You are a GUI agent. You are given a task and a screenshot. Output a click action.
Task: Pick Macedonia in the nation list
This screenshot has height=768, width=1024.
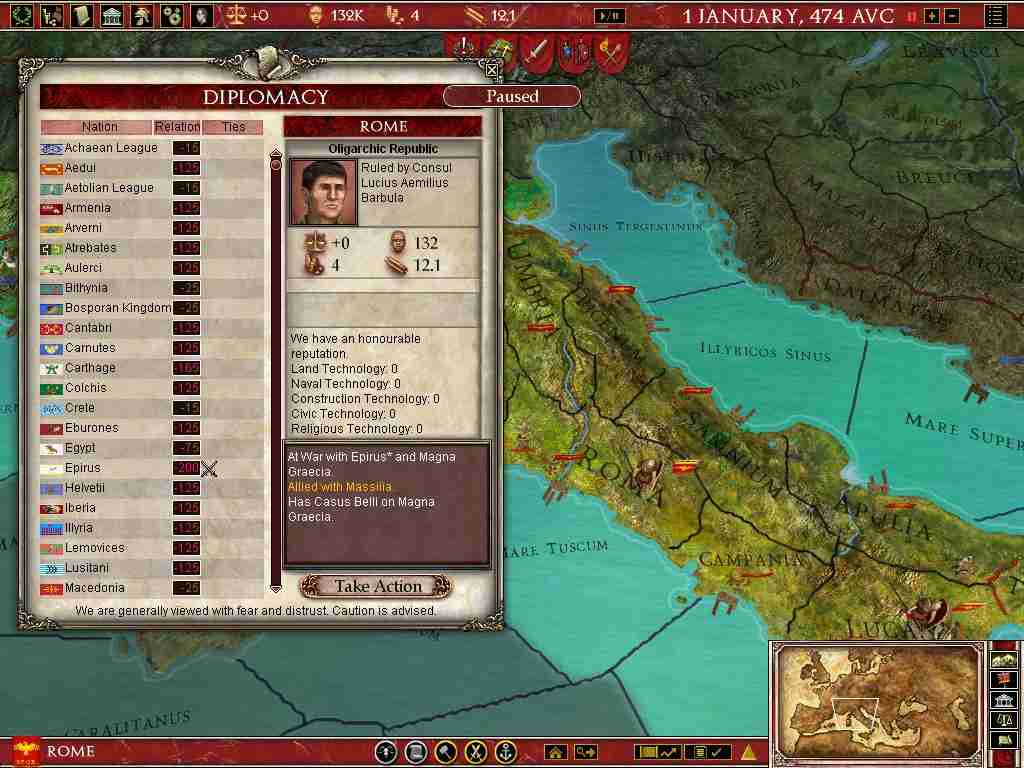coord(94,588)
